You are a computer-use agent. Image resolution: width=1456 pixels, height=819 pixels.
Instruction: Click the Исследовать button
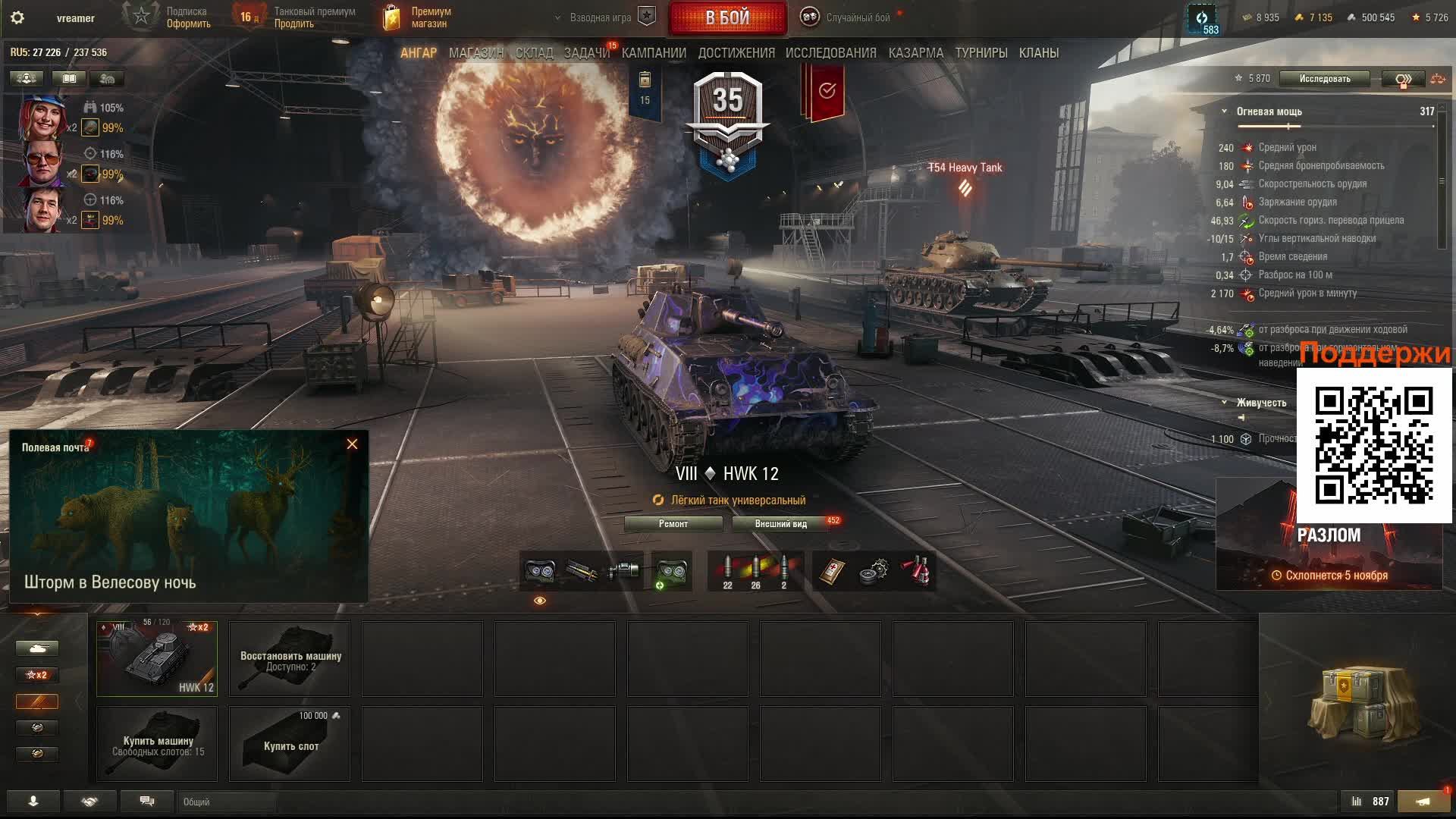coord(1324,79)
